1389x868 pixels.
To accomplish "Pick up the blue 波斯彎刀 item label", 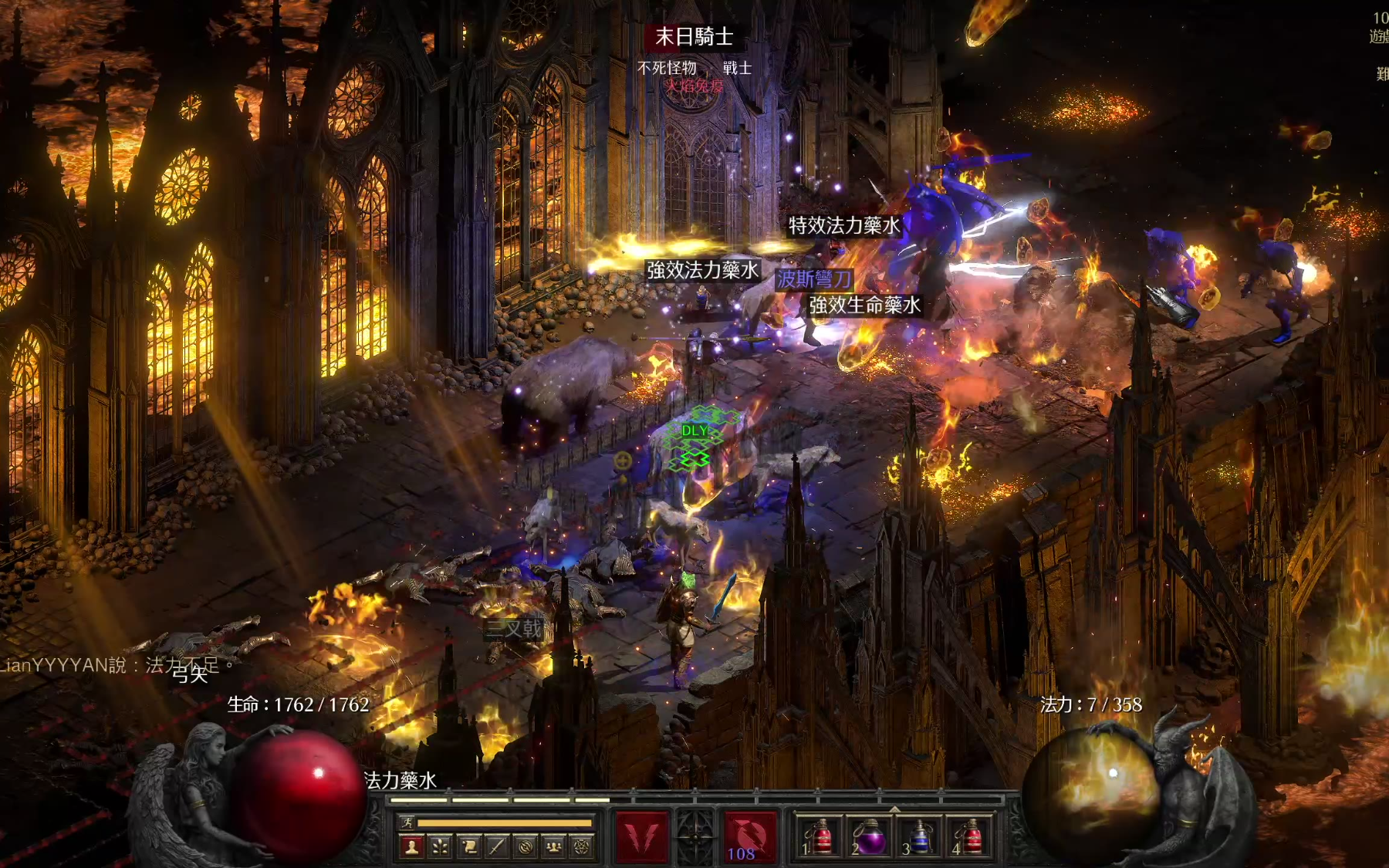I will [814, 279].
